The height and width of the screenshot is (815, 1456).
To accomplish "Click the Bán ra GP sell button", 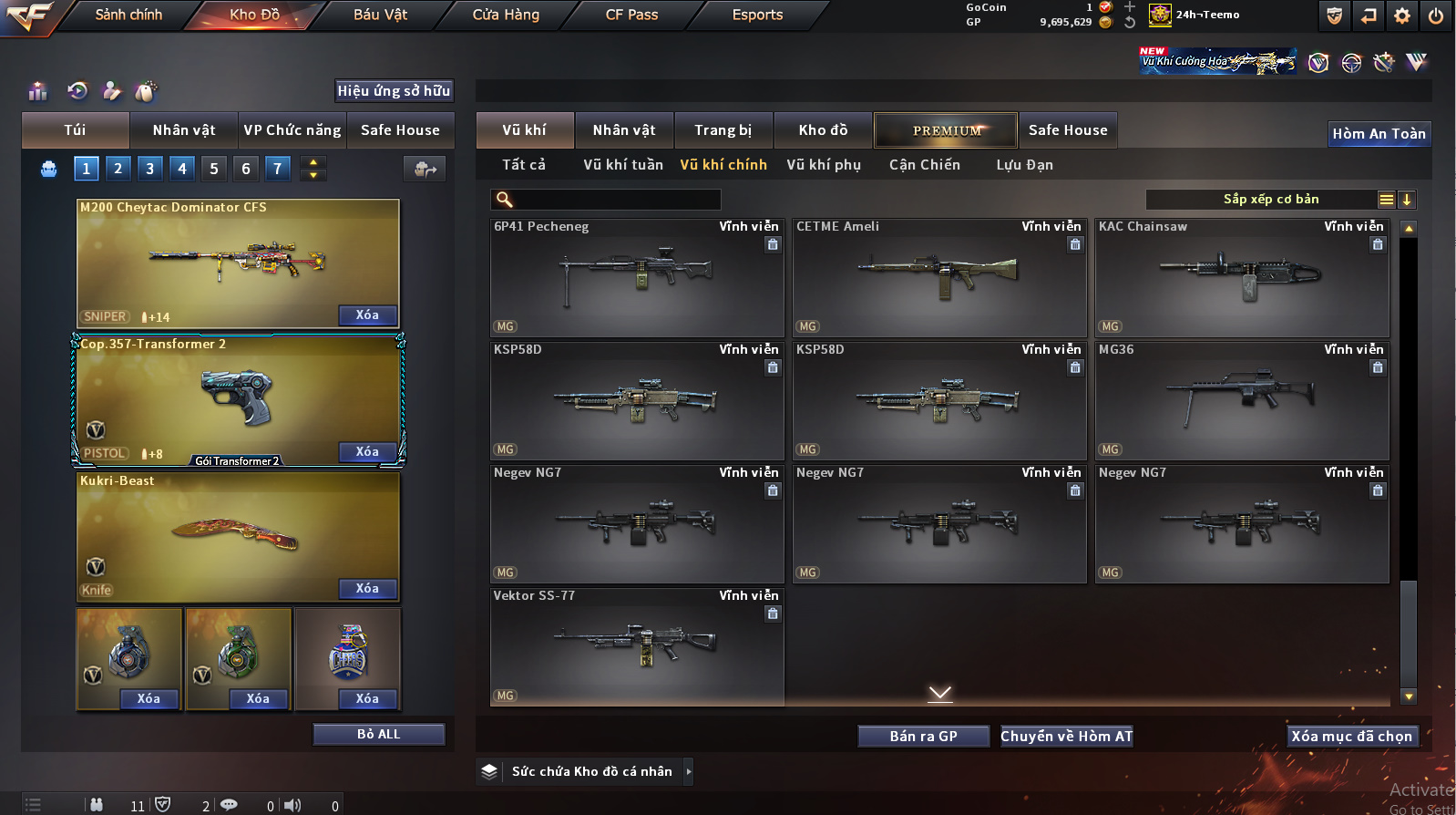I will tap(923, 737).
